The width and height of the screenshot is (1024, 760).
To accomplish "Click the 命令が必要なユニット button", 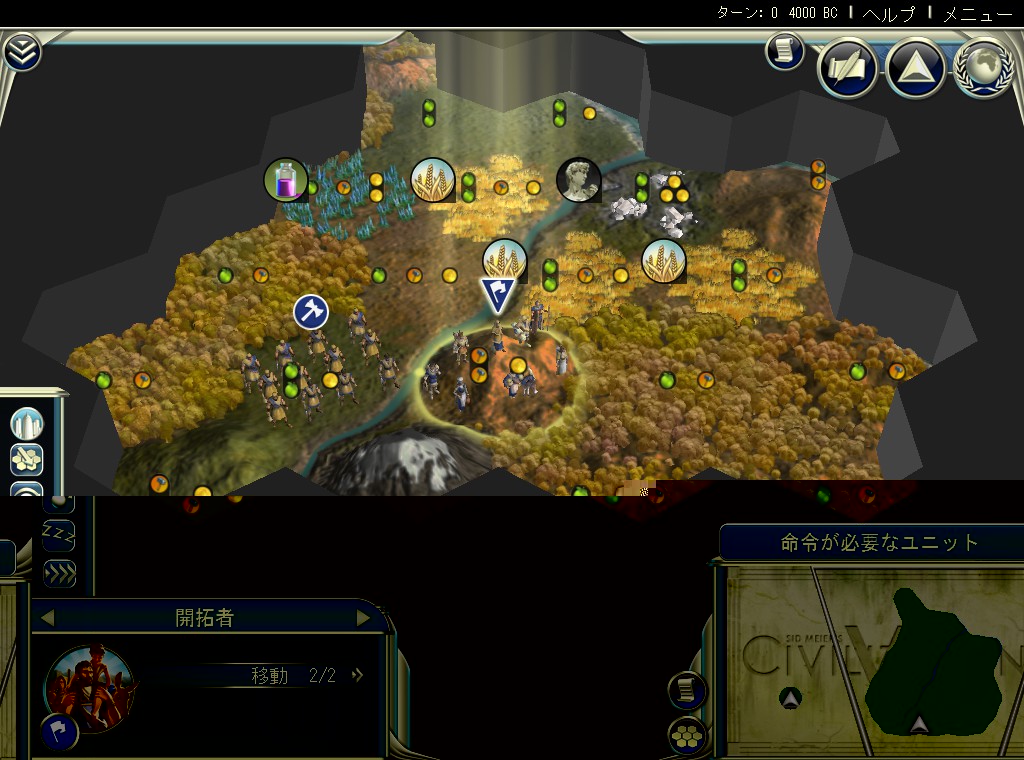I will (879, 543).
